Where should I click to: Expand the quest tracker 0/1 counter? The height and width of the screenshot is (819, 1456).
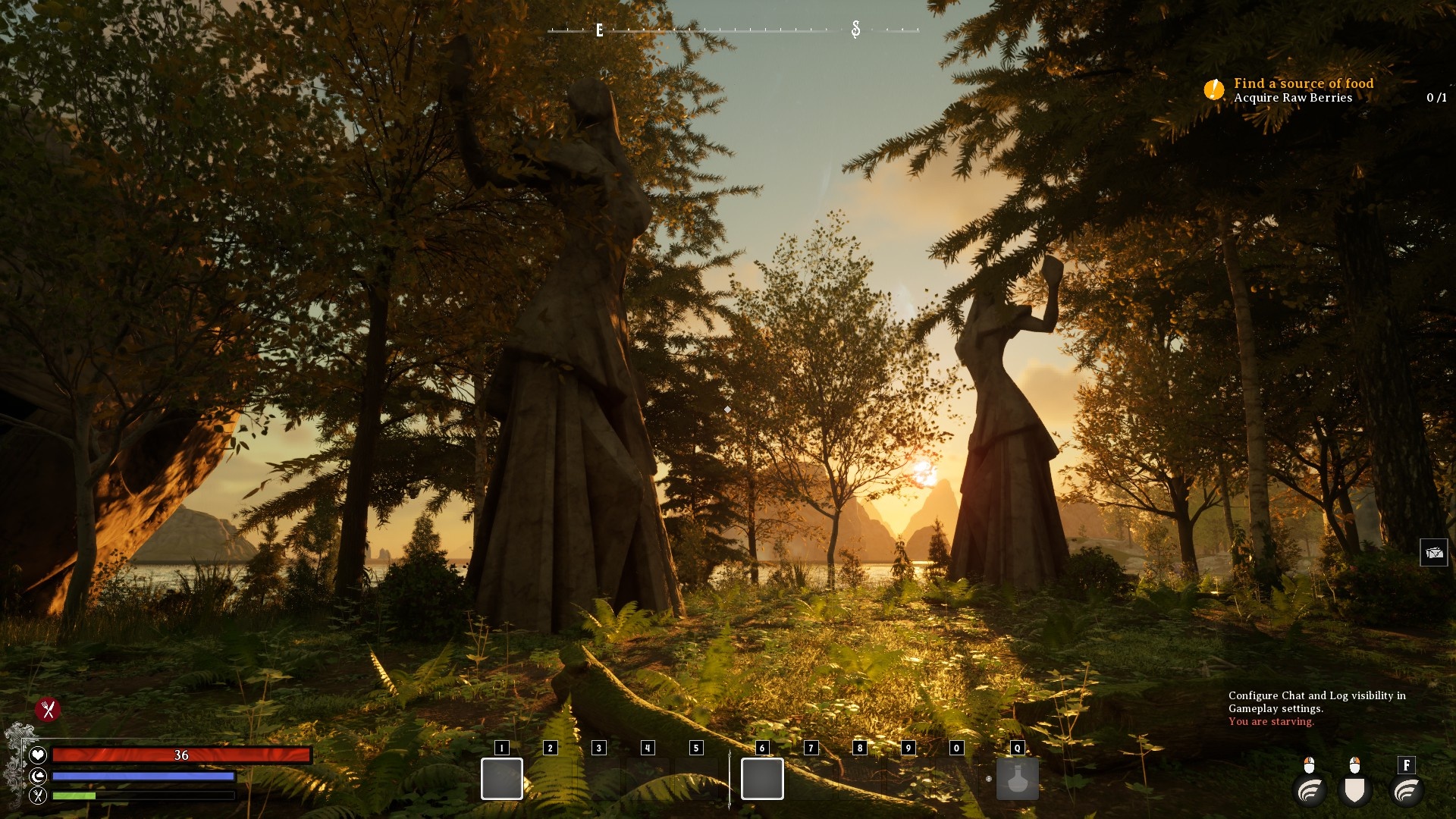(1436, 97)
